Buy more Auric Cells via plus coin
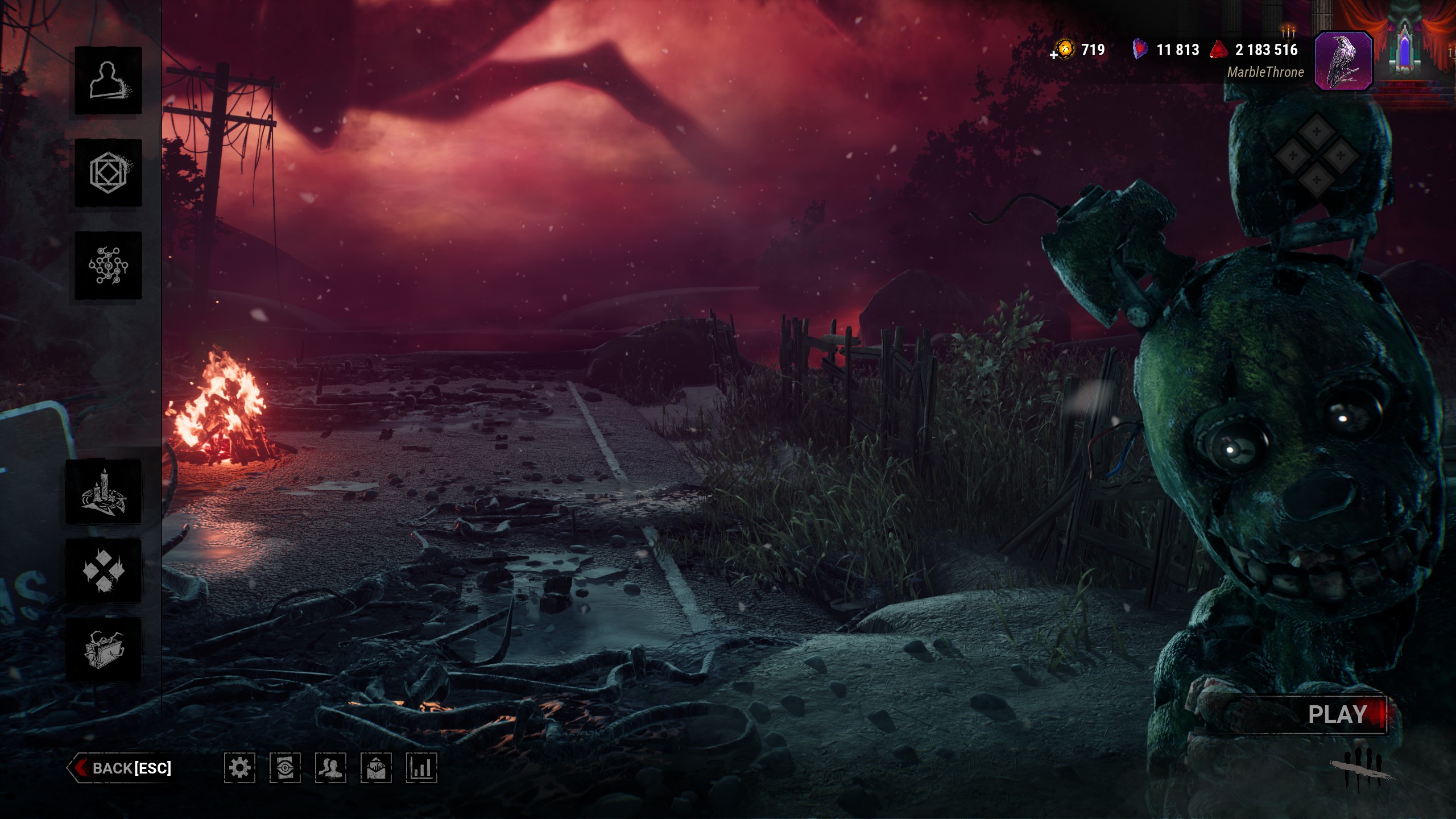 coord(1062,51)
